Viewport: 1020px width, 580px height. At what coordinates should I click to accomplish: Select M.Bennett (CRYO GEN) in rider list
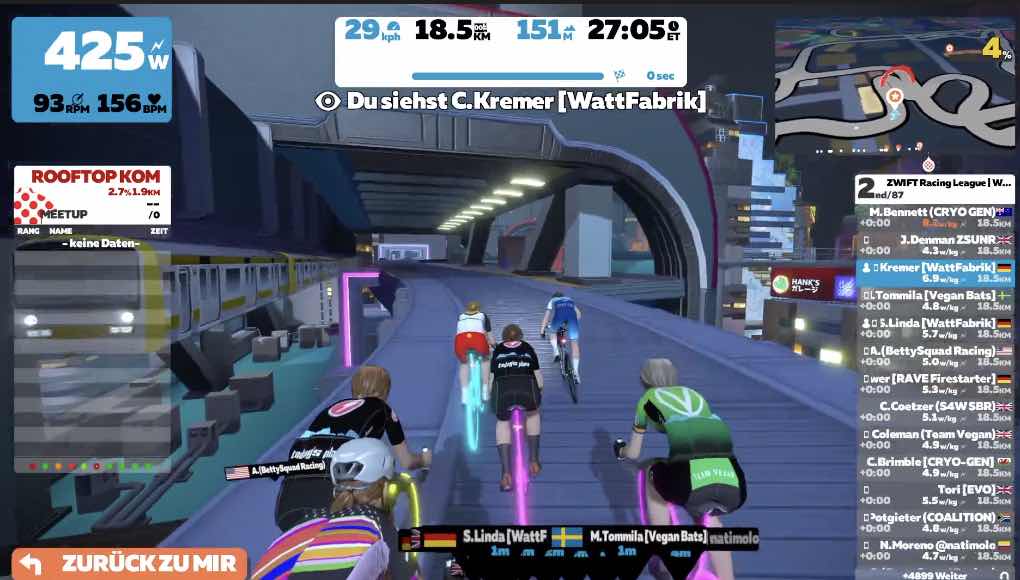pyautogui.click(x=936, y=217)
